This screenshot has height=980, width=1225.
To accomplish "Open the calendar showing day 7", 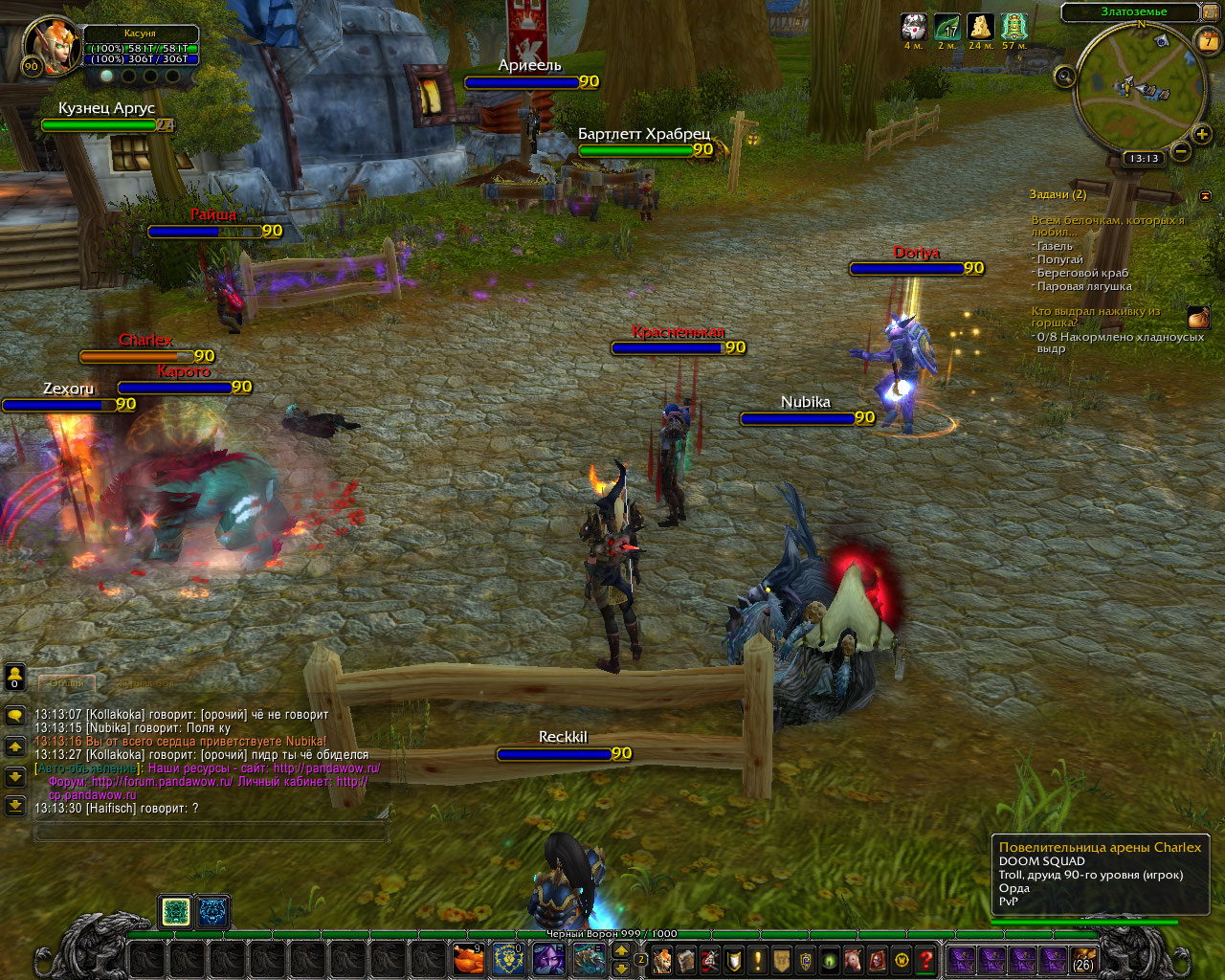I will click(x=1208, y=41).
